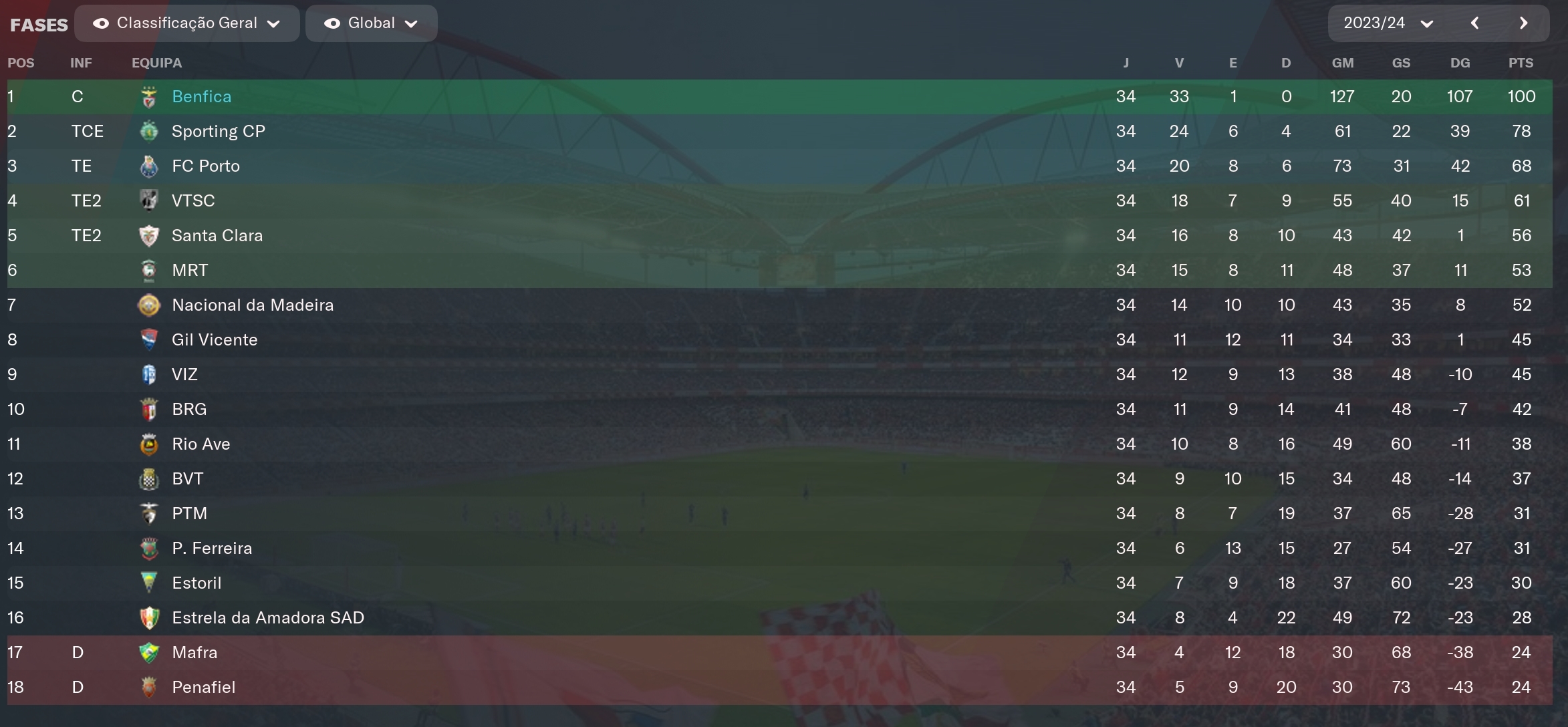Sort table by the DG column header
The height and width of the screenshot is (727, 1568).
click(1460, 63)
